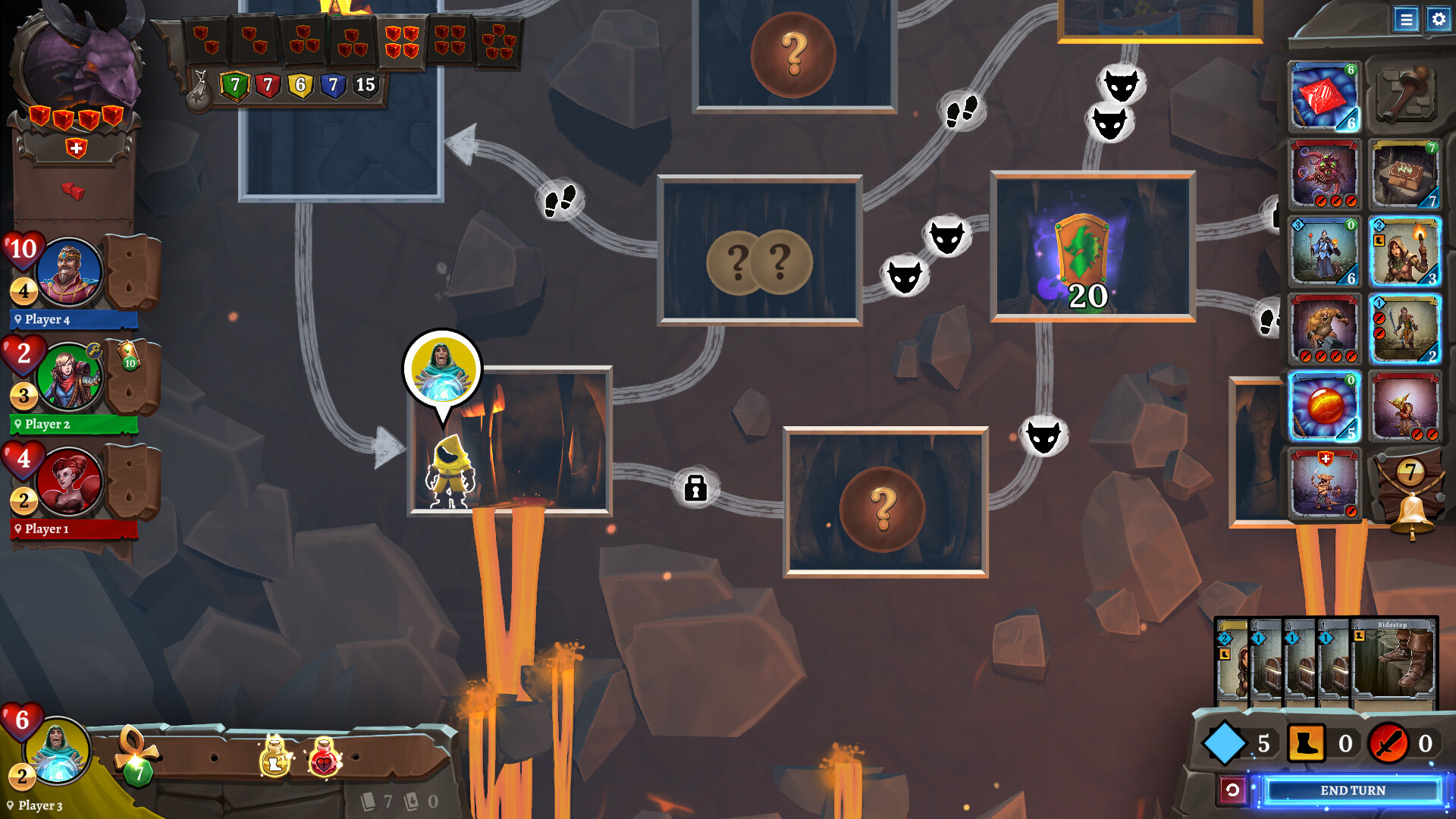
Task: Open the settings gear menu
Action: click(1439, 20)
